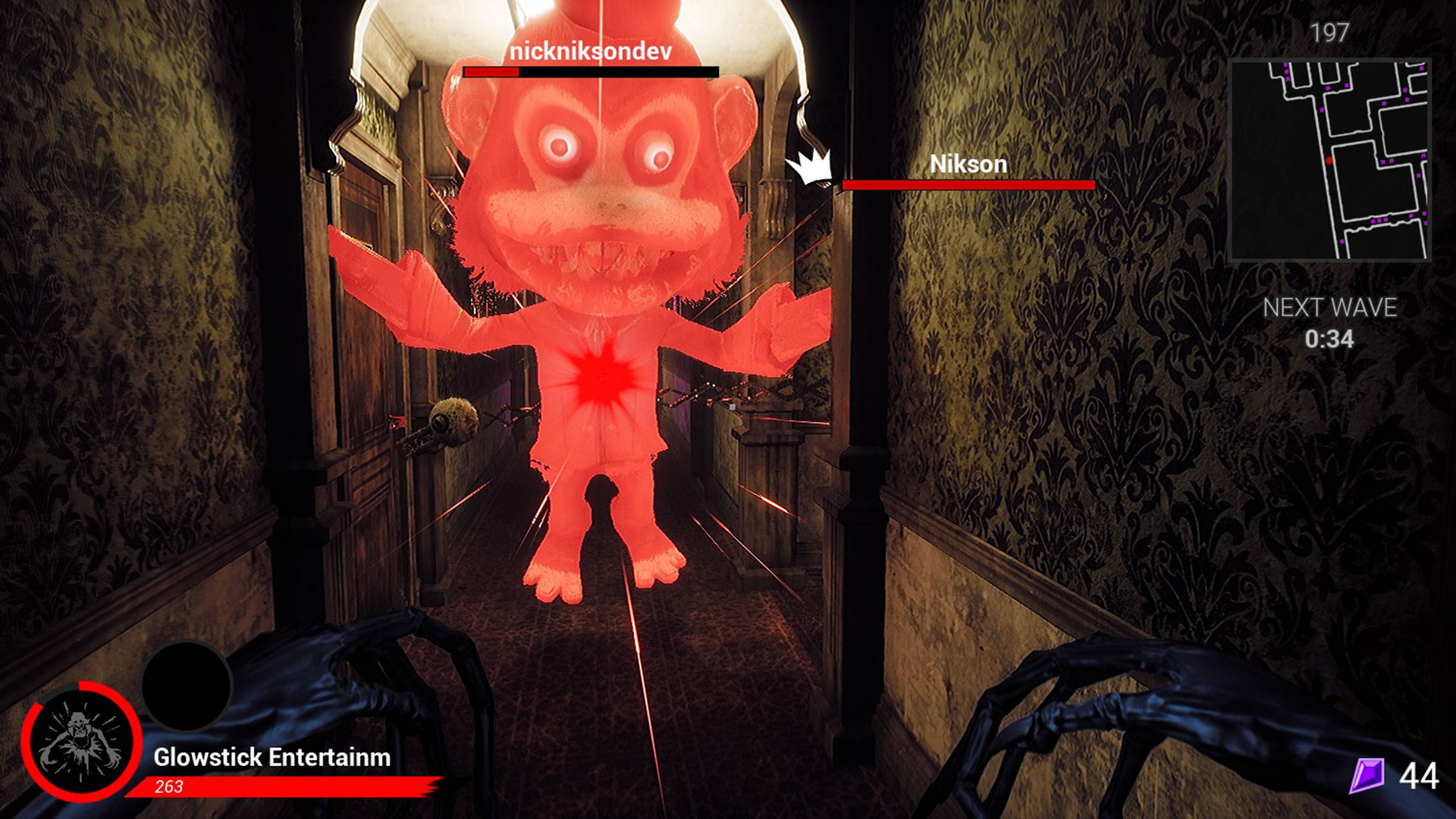This screenshot has height=819, width=1456.
Task: Click the purple gem currency icon
Action: click(1369, 776)
